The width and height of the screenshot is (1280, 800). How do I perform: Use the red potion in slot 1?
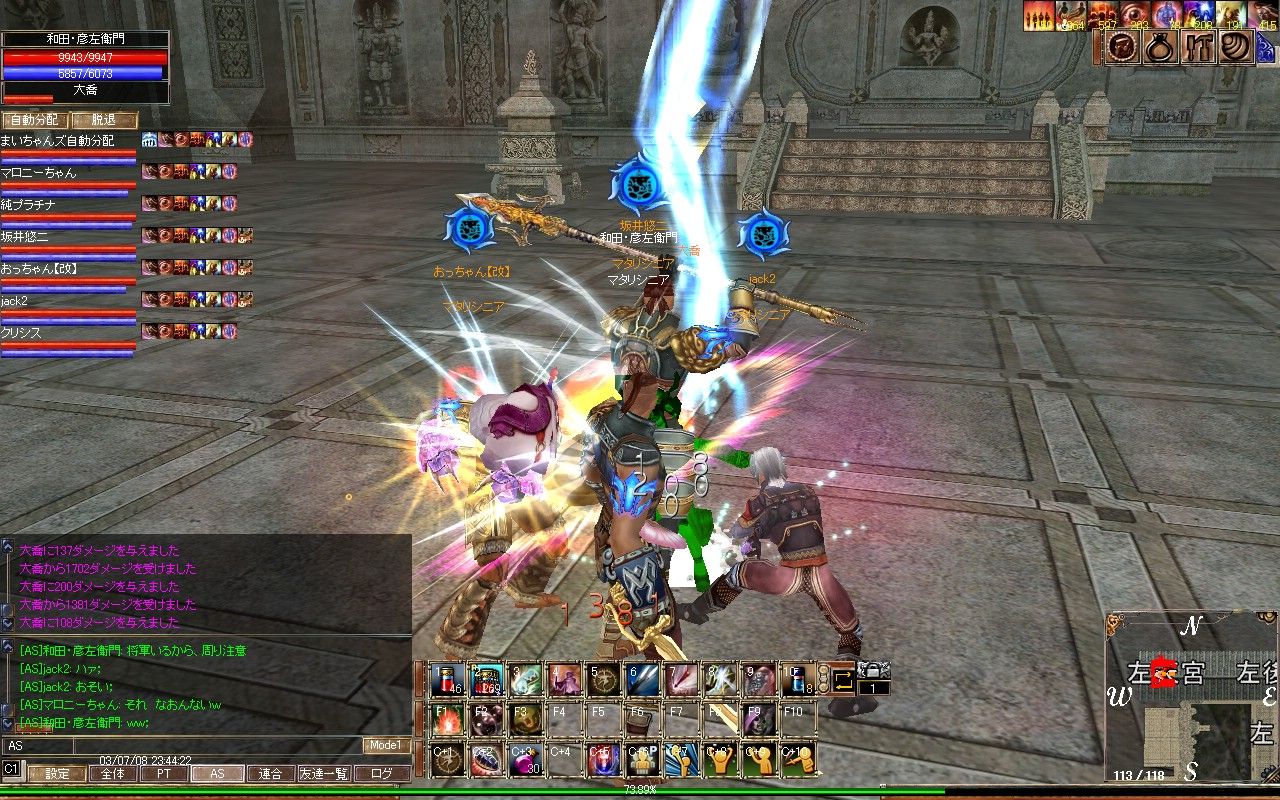click(447, 680)
